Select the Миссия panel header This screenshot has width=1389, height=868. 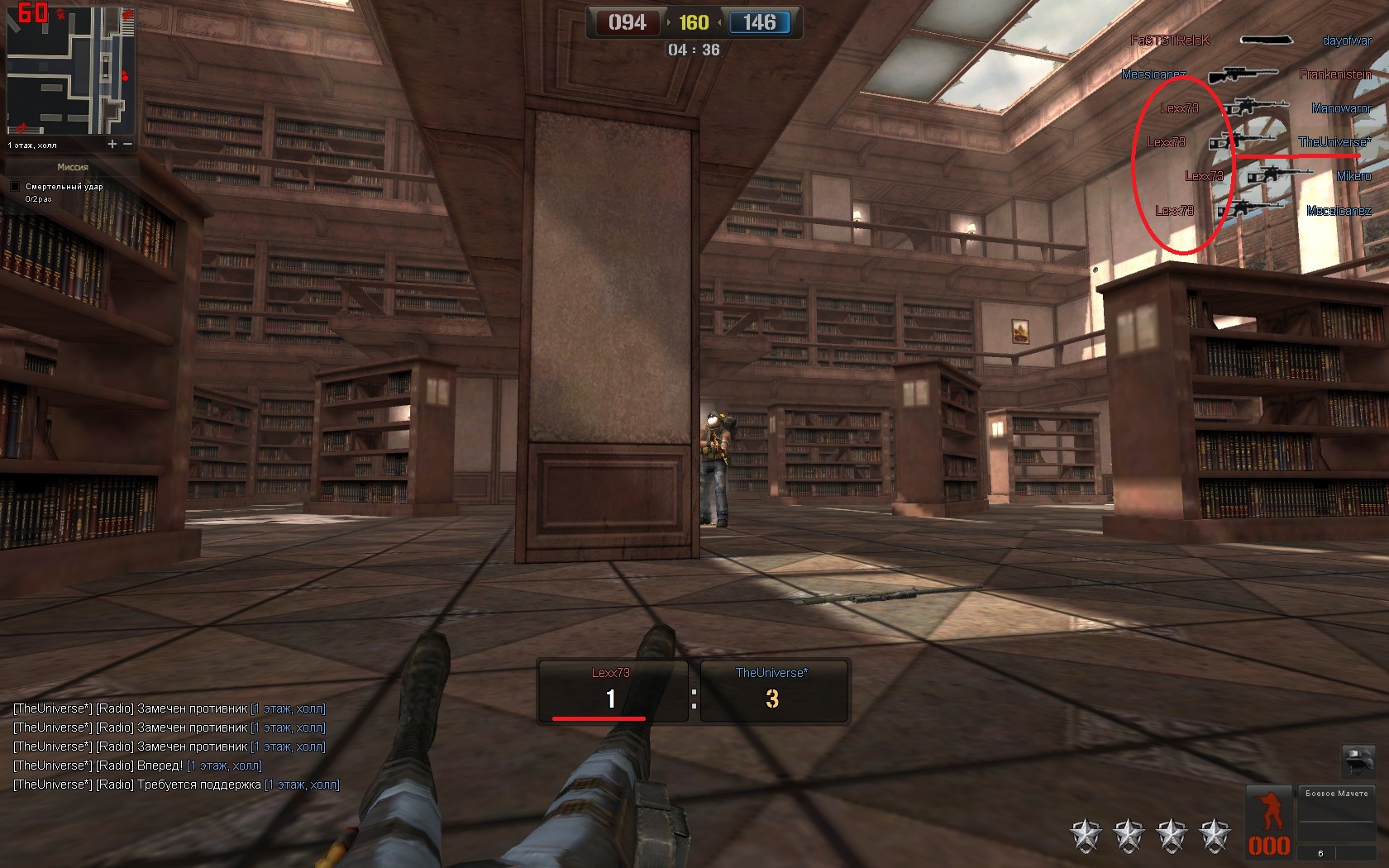pos(73,167)
